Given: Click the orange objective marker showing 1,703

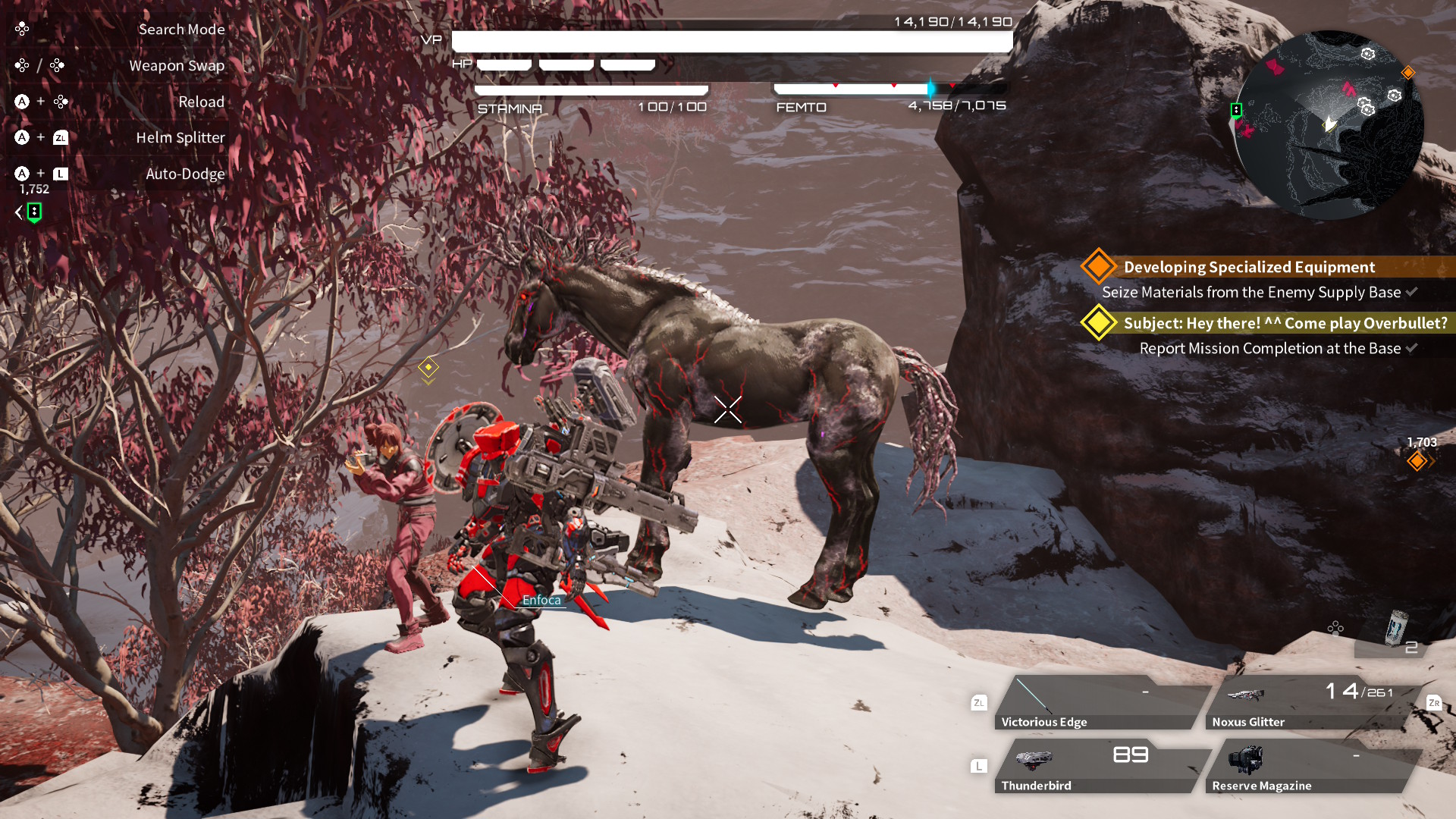Looking at the screenshot, I should click(x=1417, y=460).
